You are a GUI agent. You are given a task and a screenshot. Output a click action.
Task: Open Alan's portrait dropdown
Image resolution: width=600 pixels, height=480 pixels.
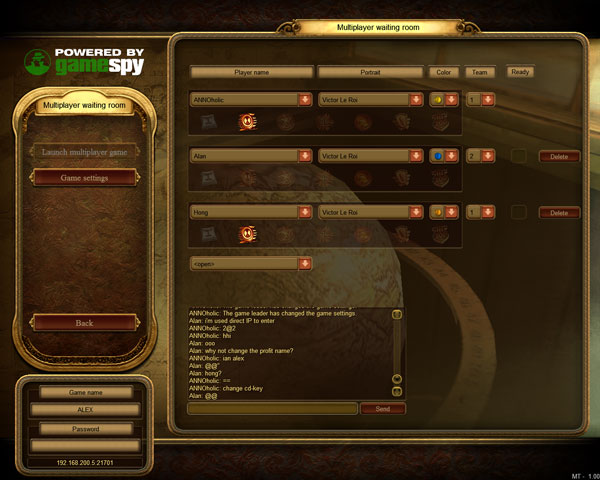415,156
